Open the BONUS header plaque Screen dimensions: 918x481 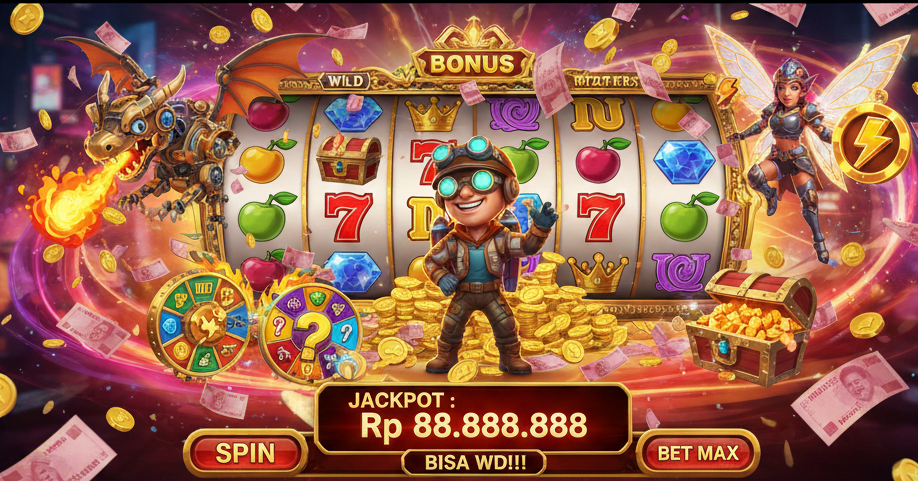(471, 64)
